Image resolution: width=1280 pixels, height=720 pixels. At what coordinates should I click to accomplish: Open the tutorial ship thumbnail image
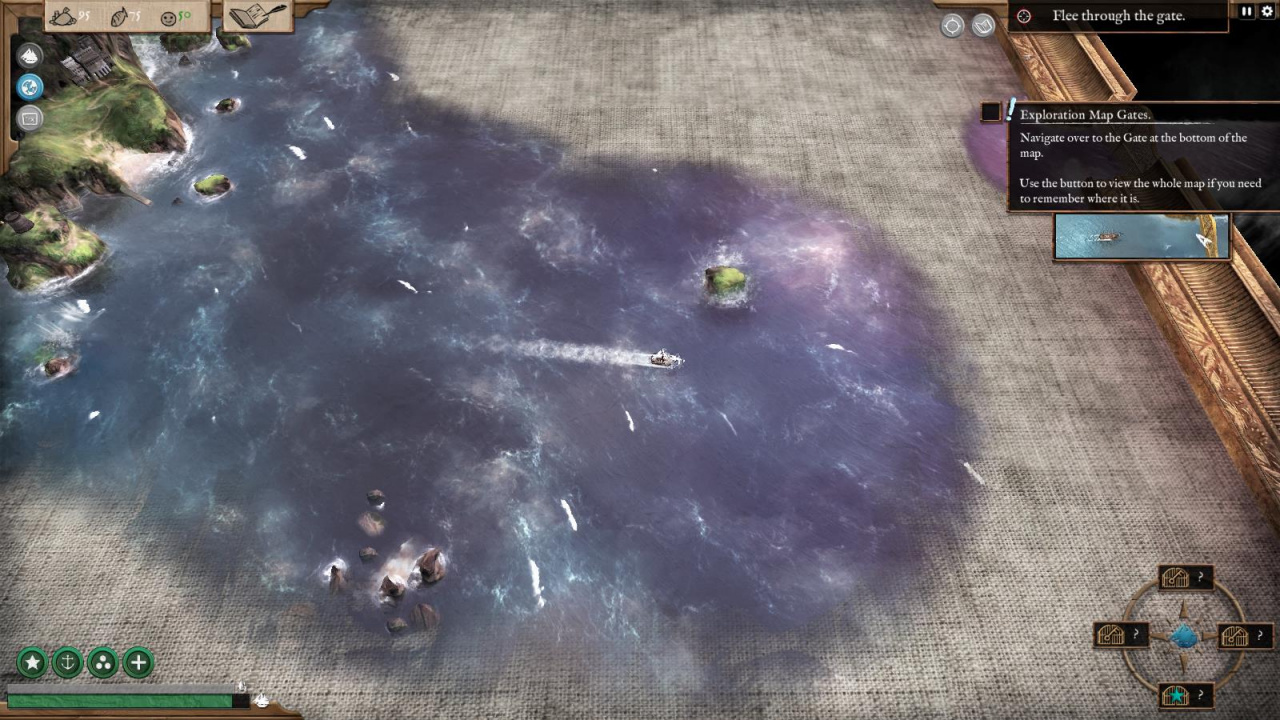(1141, 237)
